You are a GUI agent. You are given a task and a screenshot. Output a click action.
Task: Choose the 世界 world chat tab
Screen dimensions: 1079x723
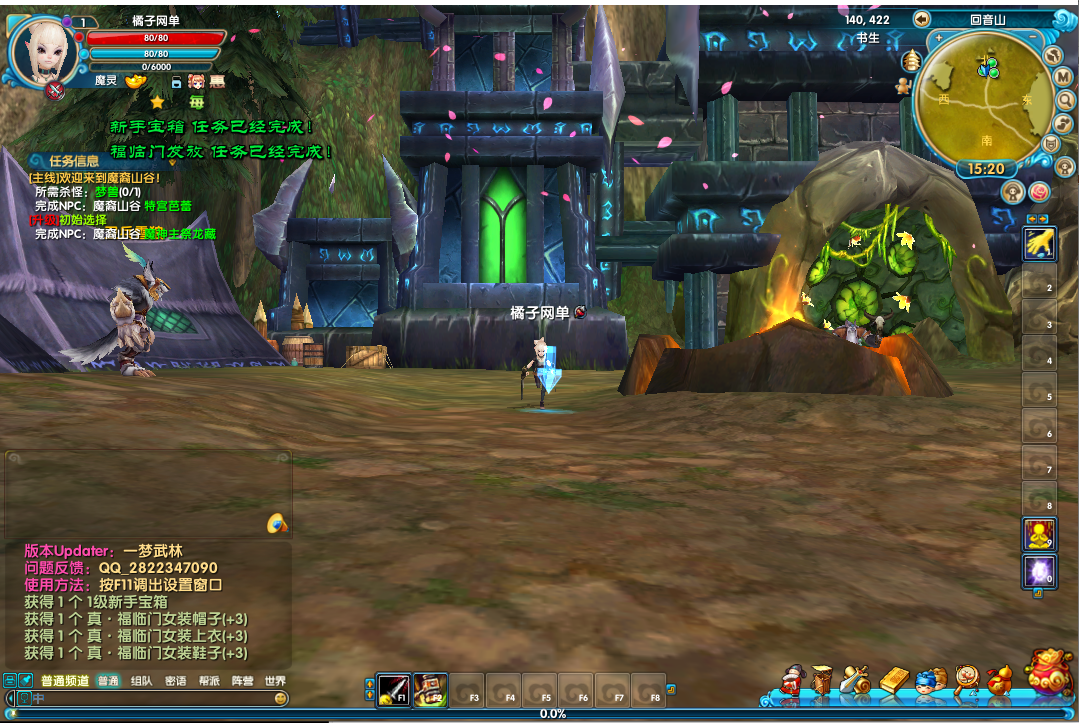275,681
